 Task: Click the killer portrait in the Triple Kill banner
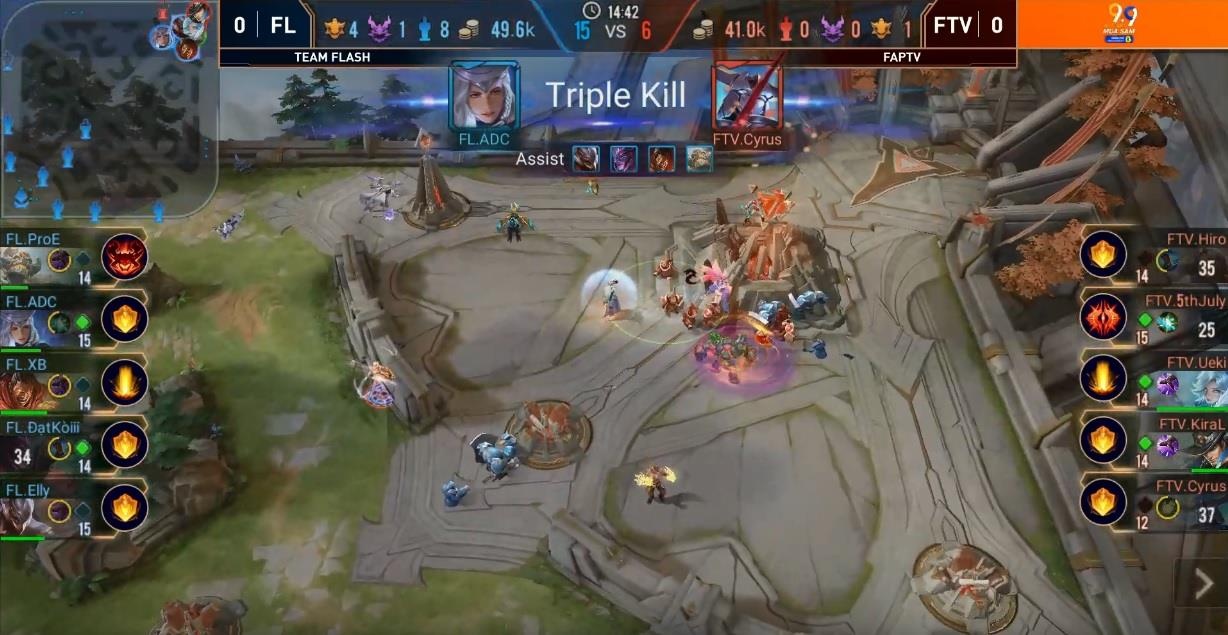[x=484, y=97]
